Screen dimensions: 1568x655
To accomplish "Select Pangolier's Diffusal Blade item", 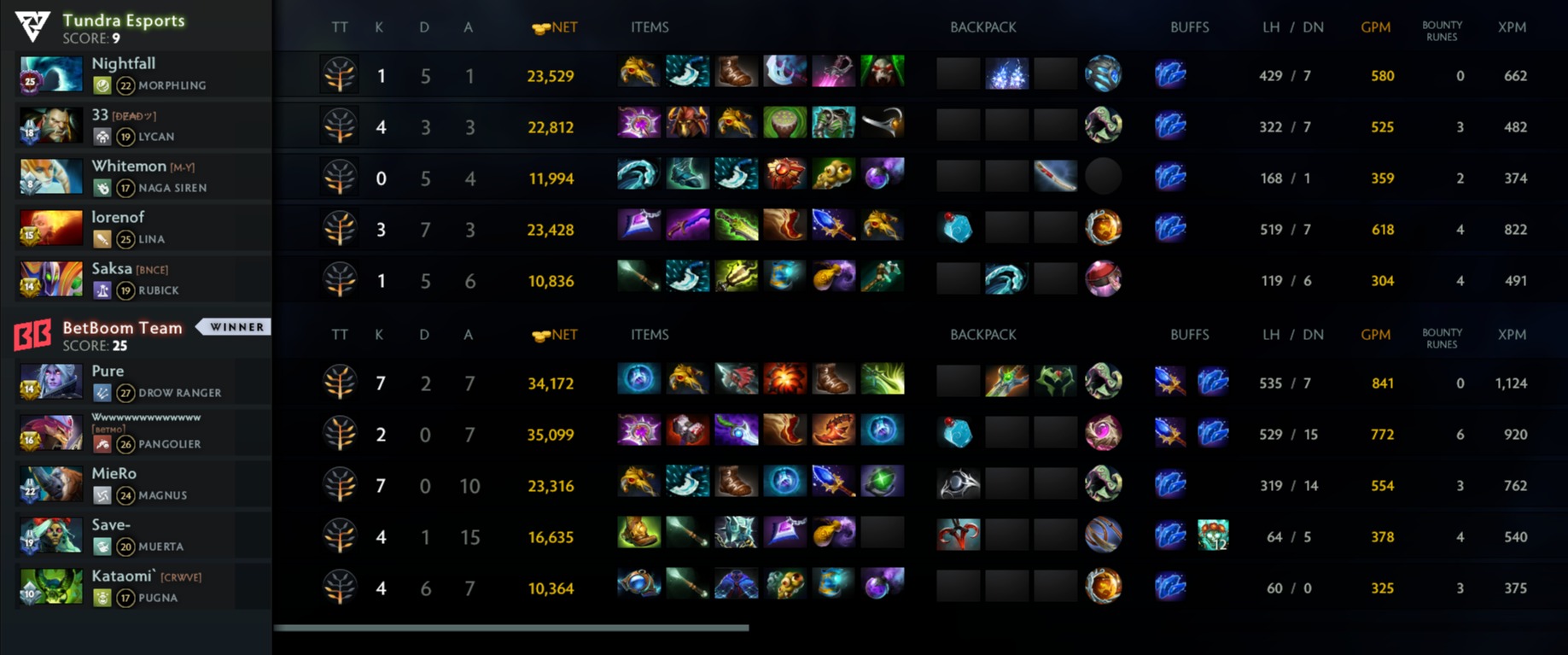I will [736, 431].
